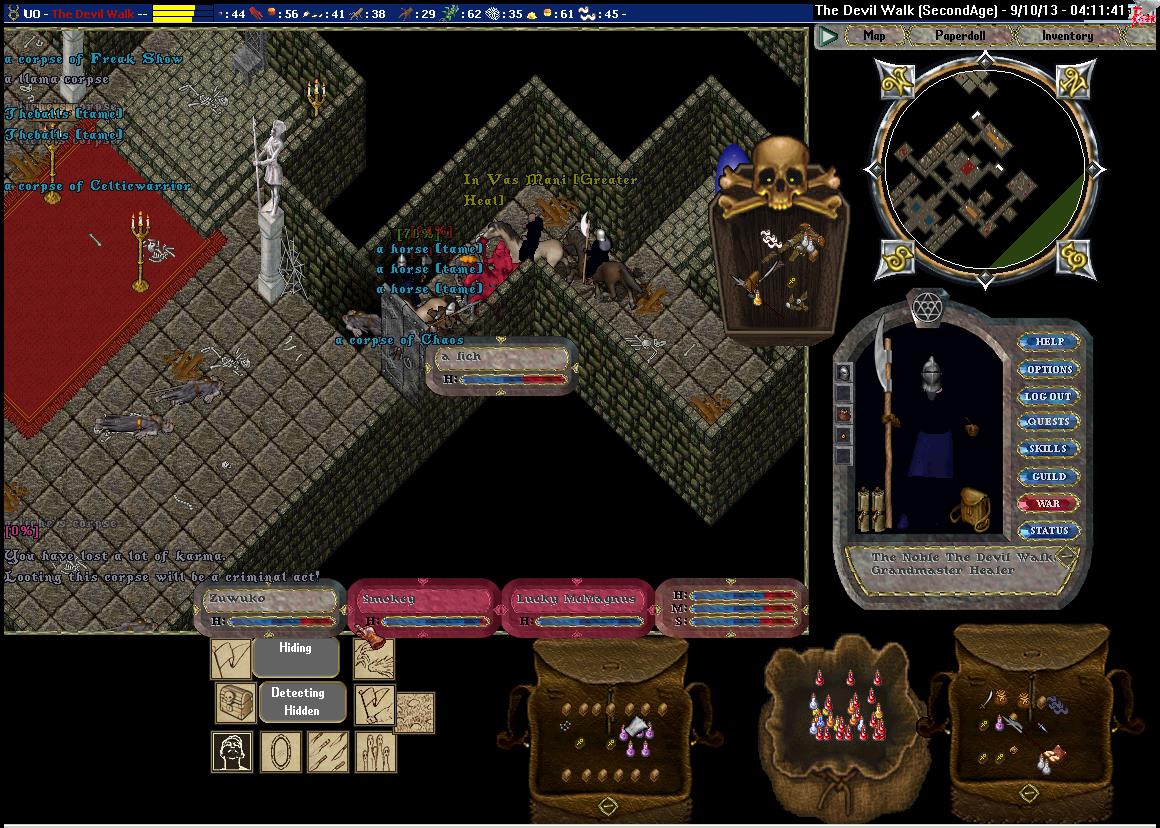Image resolution: width=1160 pixels, height=828 pixels.
Task: Click the green play arrow in the top bar
Action: (828, 37)
